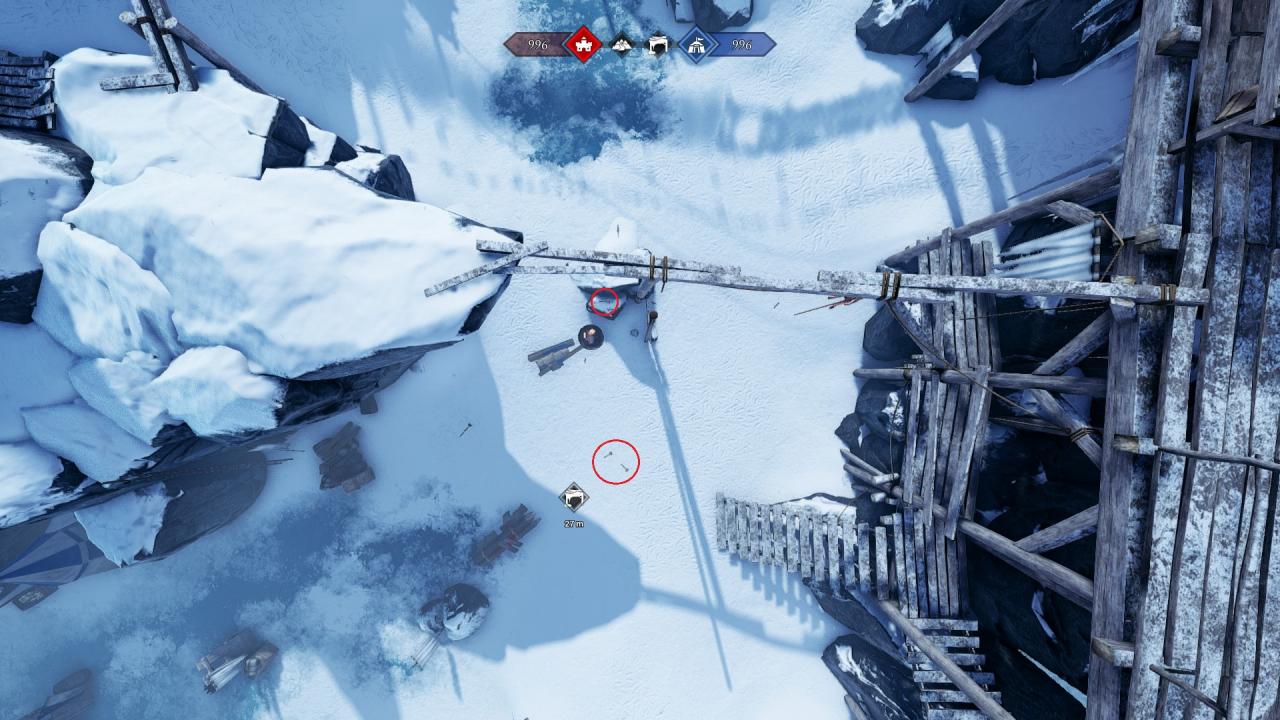Click the objective waypoint marker showing 27 m

coord(574,496)
